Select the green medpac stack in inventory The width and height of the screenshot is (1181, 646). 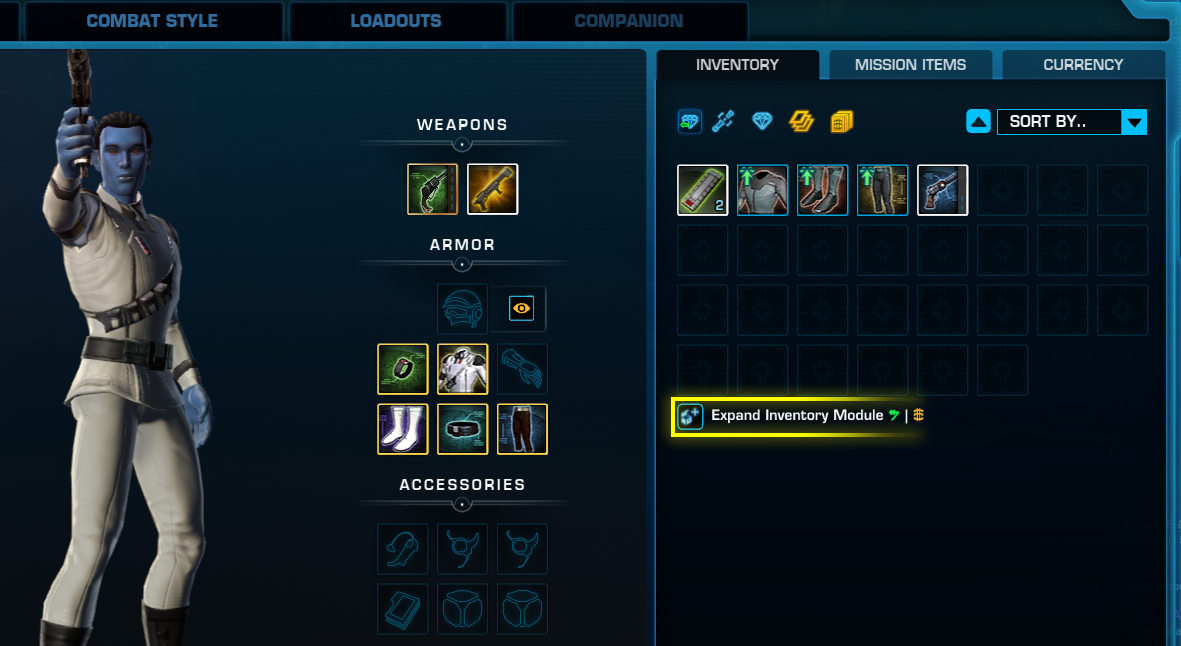point(702,190)
